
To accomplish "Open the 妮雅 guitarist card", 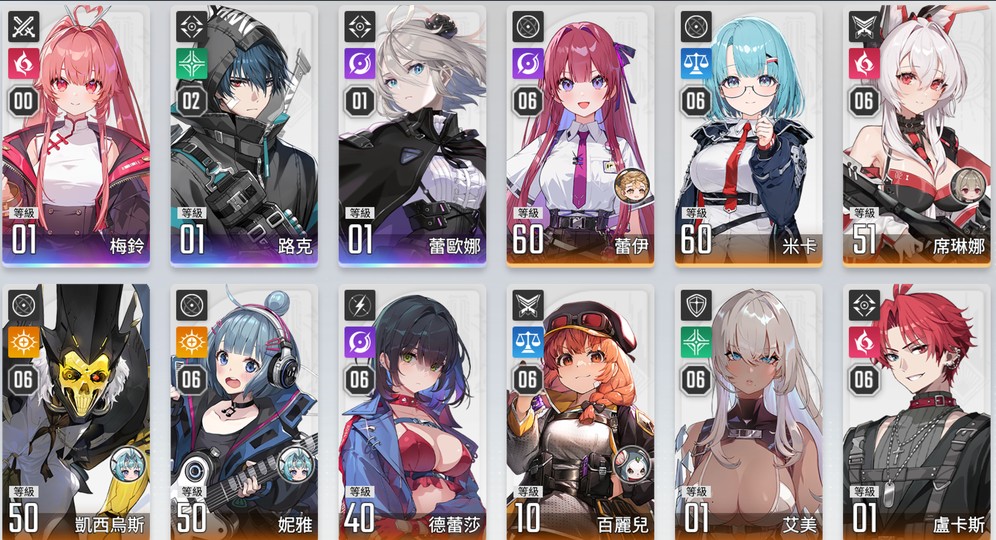I will coord(244,410).
